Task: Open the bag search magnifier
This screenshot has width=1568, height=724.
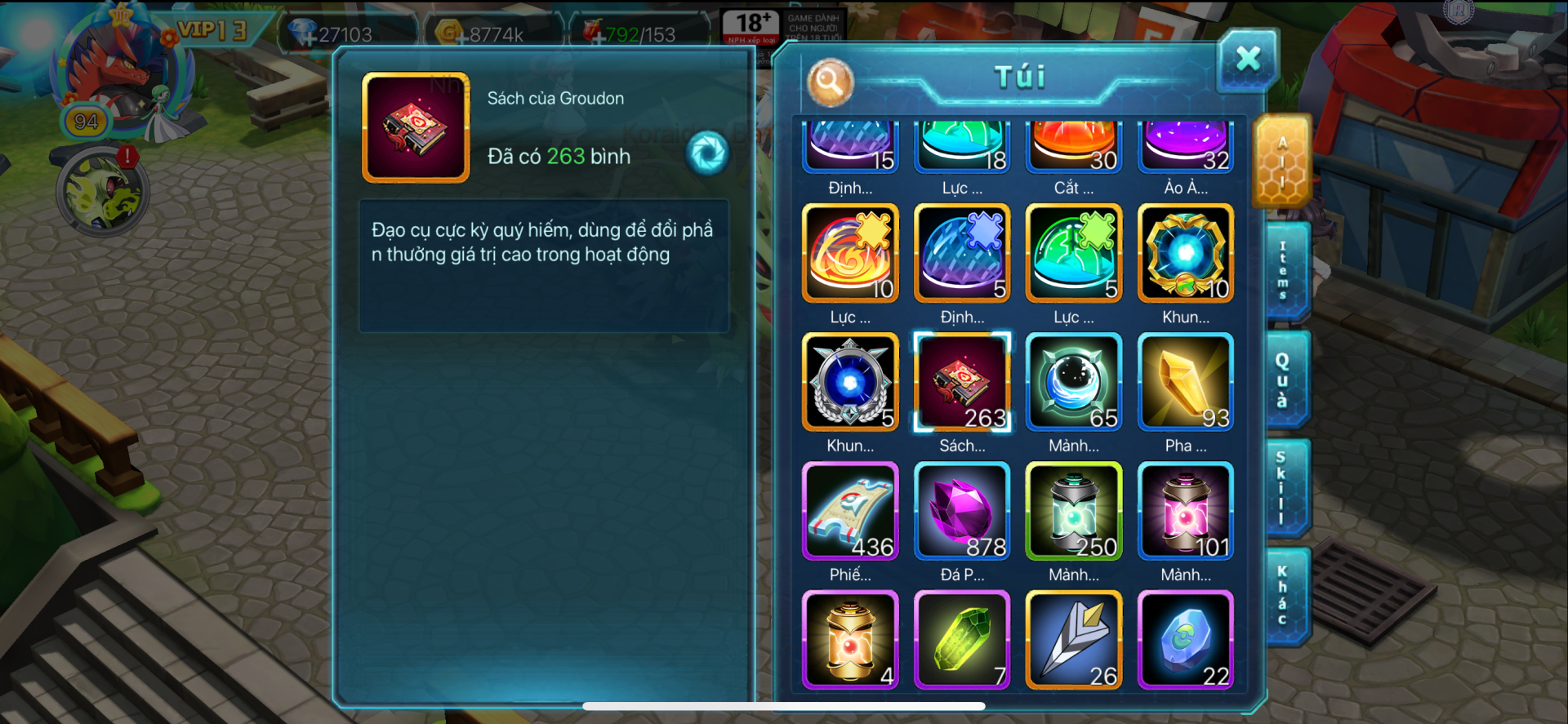Action: coord(830,82)
